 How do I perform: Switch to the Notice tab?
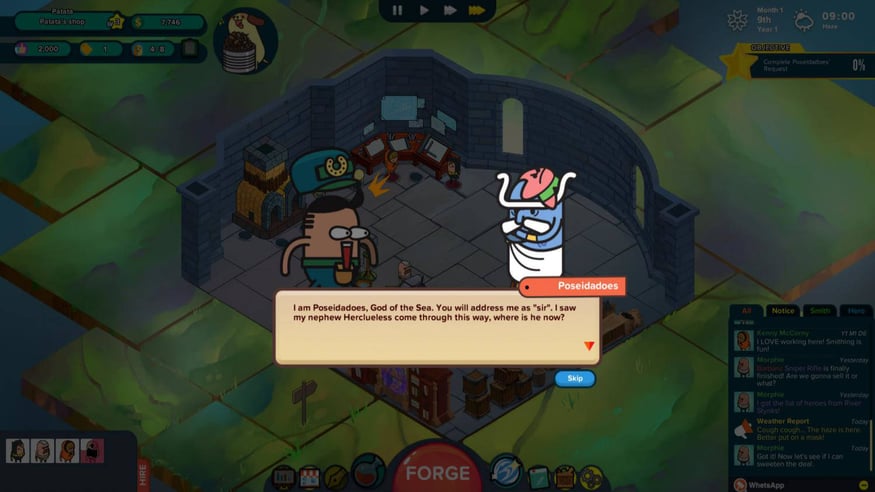point(783,311)
